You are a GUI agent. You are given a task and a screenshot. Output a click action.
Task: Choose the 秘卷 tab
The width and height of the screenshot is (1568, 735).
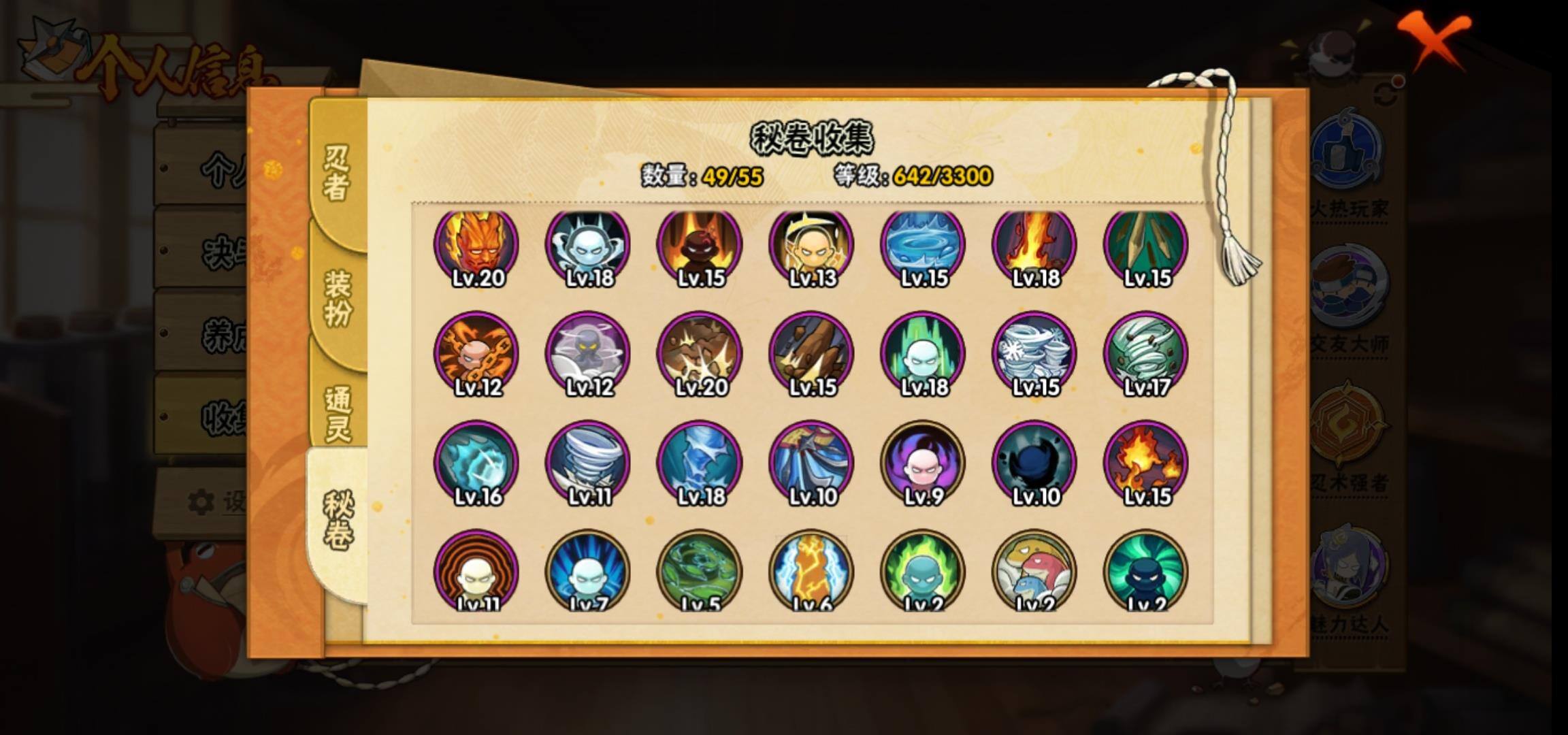(338, 521)
